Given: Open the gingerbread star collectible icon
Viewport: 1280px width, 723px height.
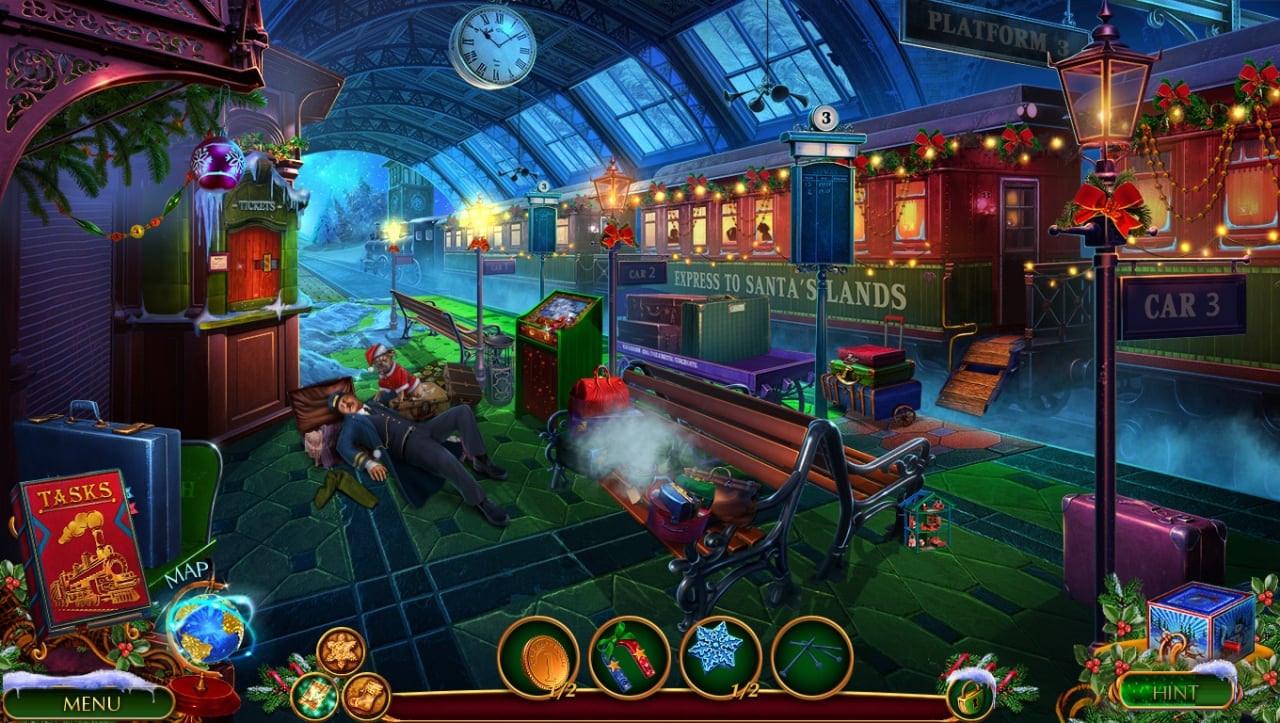Looking at the screenshot, I should pos(341,651).
